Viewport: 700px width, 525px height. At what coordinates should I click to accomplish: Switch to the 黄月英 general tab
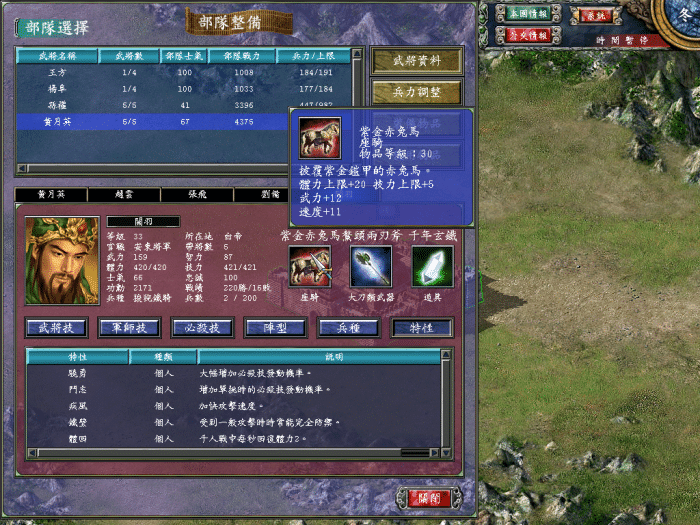tap(51, 195)
